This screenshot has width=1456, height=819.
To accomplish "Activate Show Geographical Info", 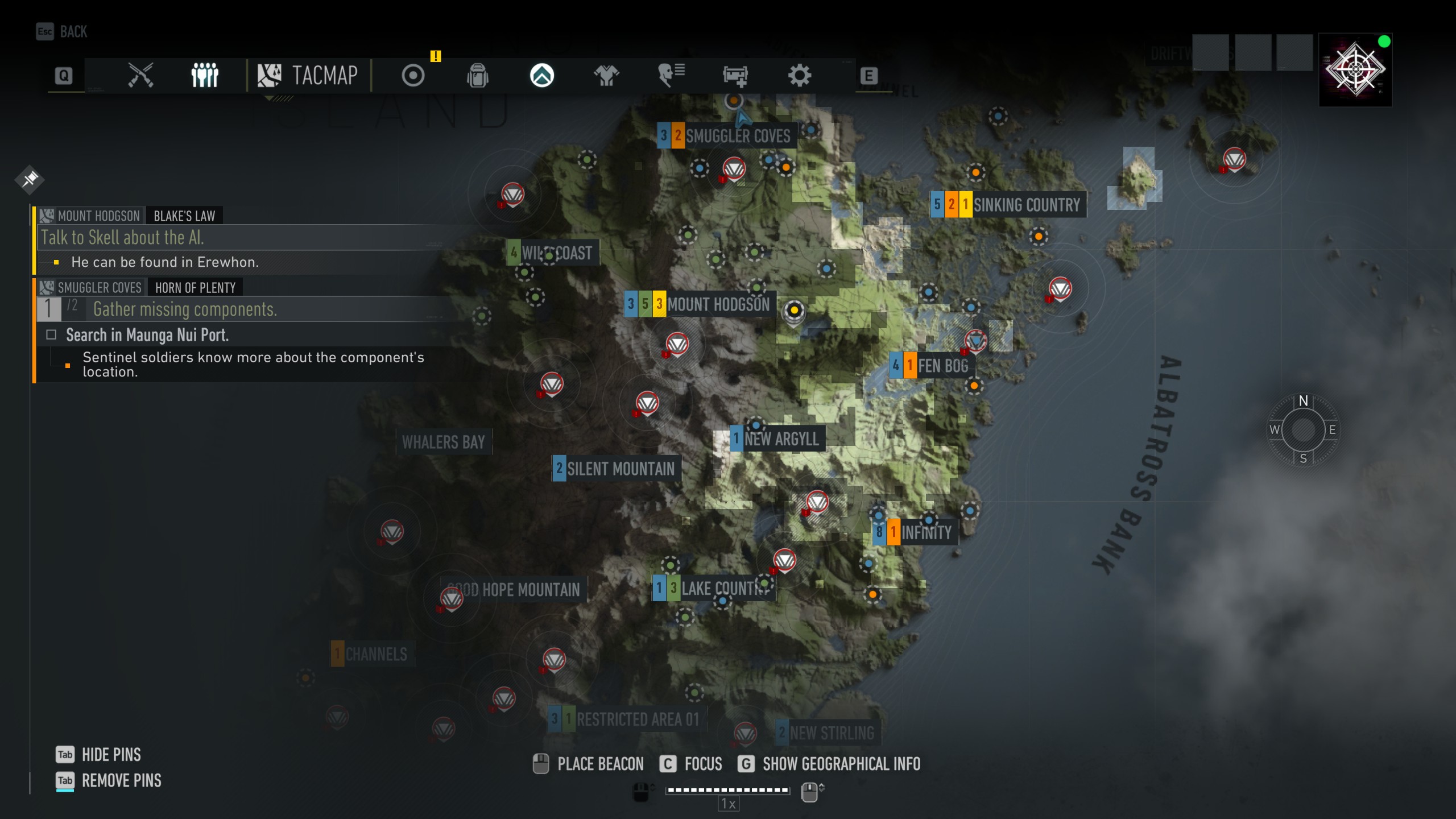I will (x=841, y=764).
